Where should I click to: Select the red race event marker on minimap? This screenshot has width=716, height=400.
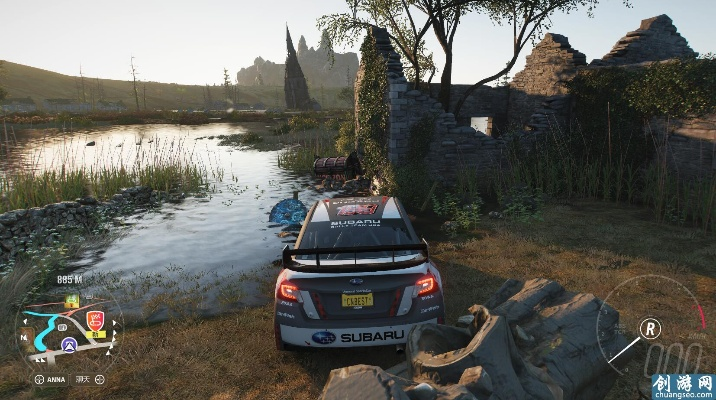click(x=96, y=321)
